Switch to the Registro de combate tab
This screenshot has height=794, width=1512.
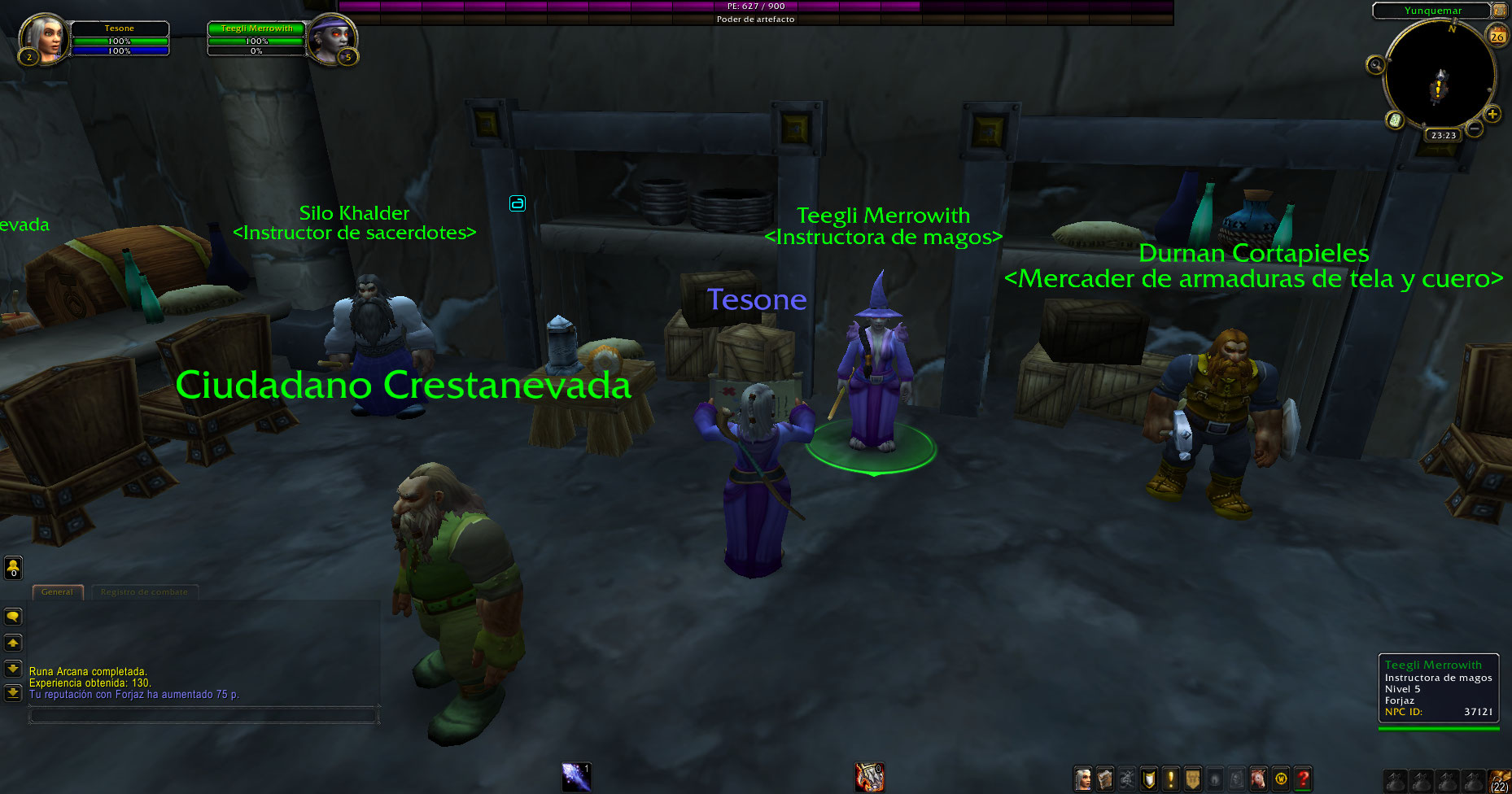click(144, 591)
